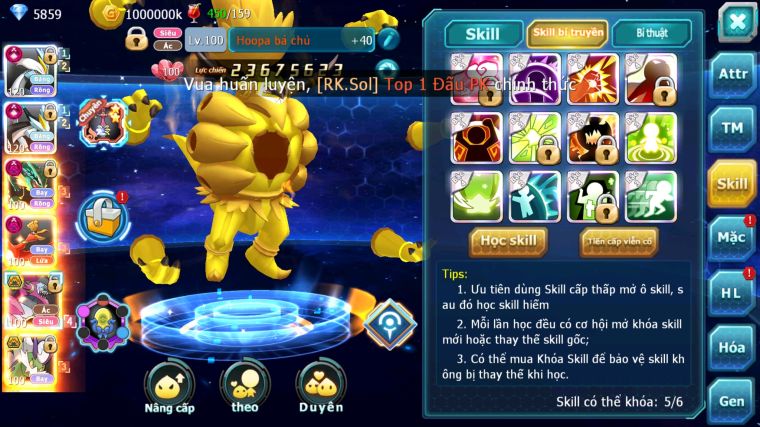760x427 pixels.
Task: Select the running figure skill icon
Action: 650,195
